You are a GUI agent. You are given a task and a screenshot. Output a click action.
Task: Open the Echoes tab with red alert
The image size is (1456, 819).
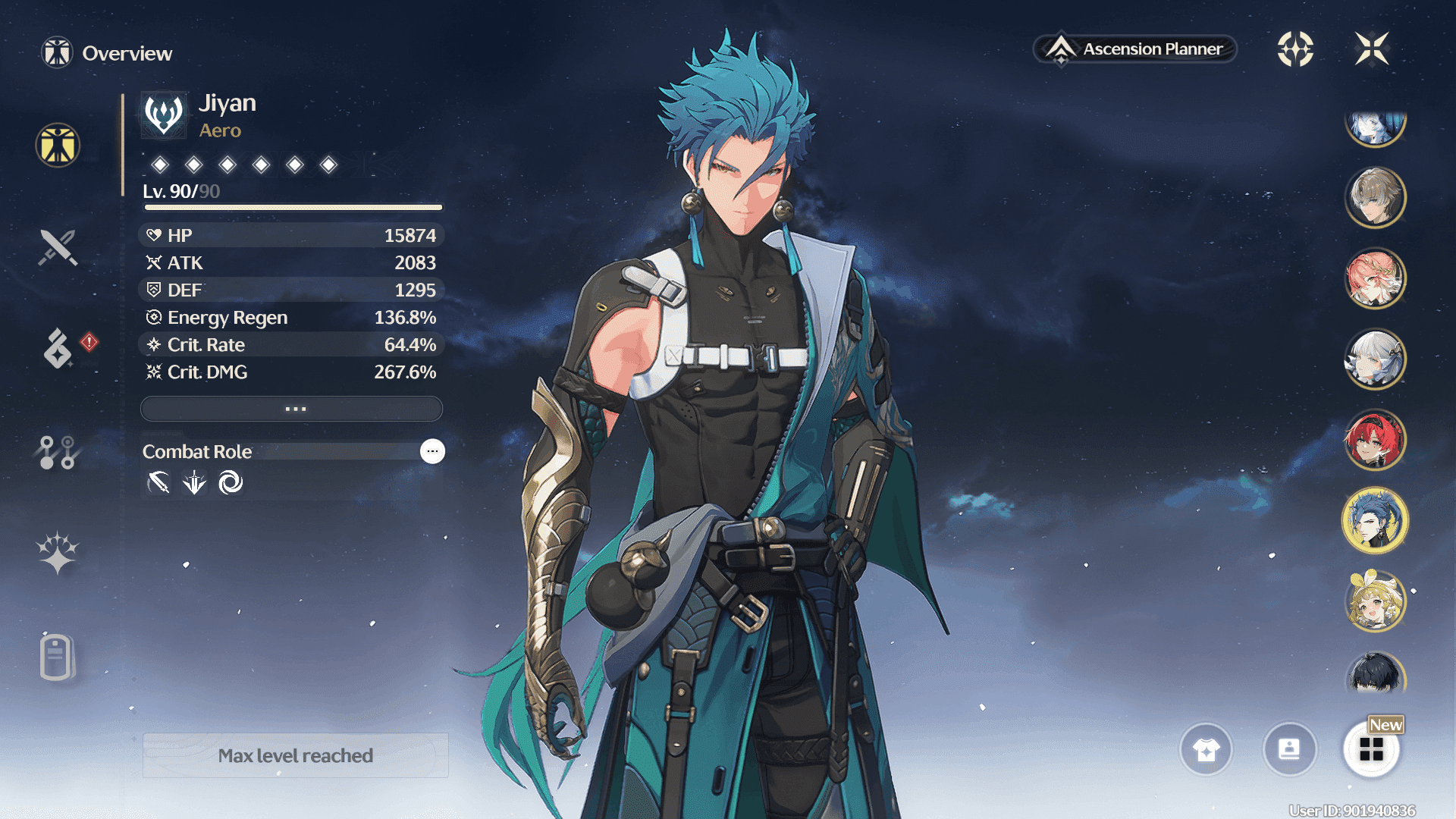click(58, 348)
